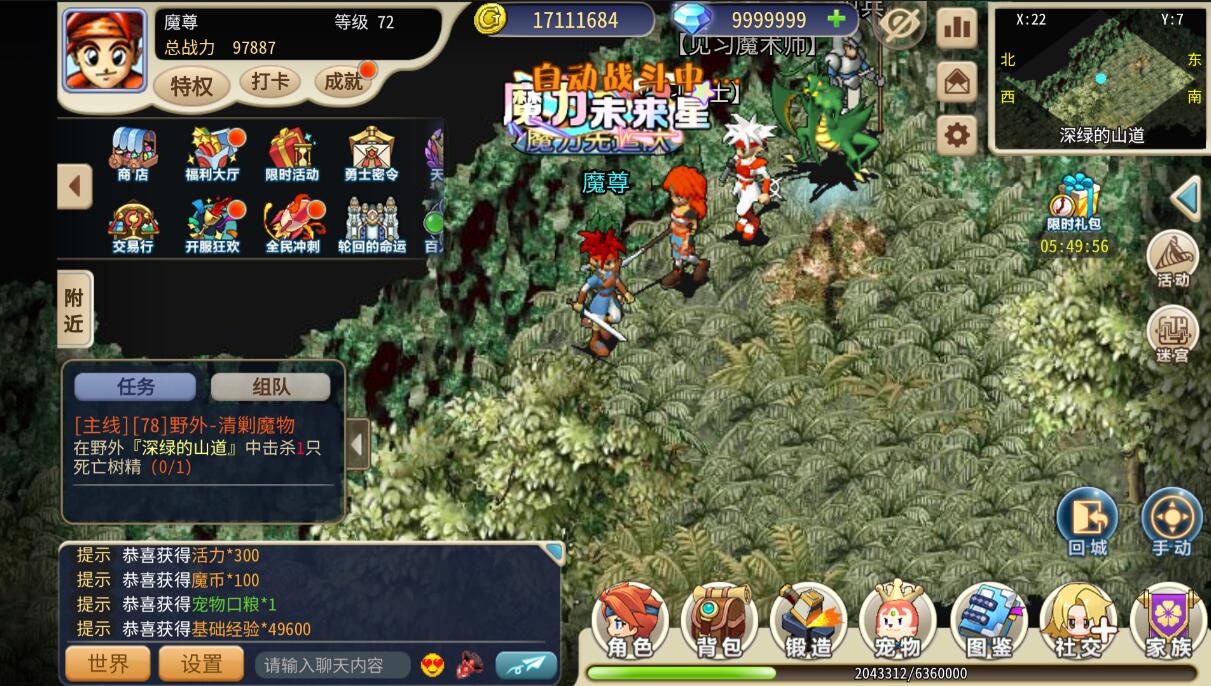Open the 背包 backpack

pos(719,620)
